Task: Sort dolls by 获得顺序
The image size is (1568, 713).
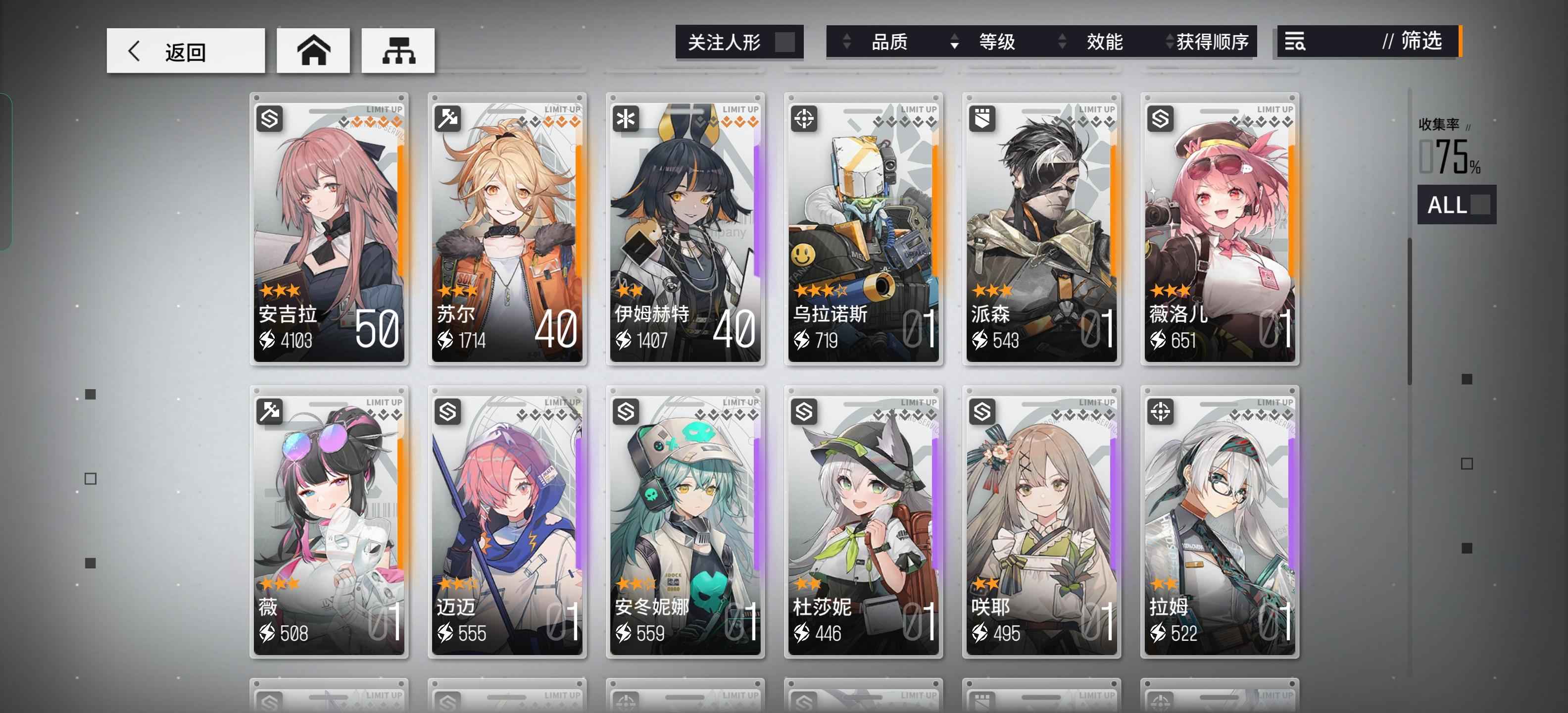Action: pos(1211,42)
